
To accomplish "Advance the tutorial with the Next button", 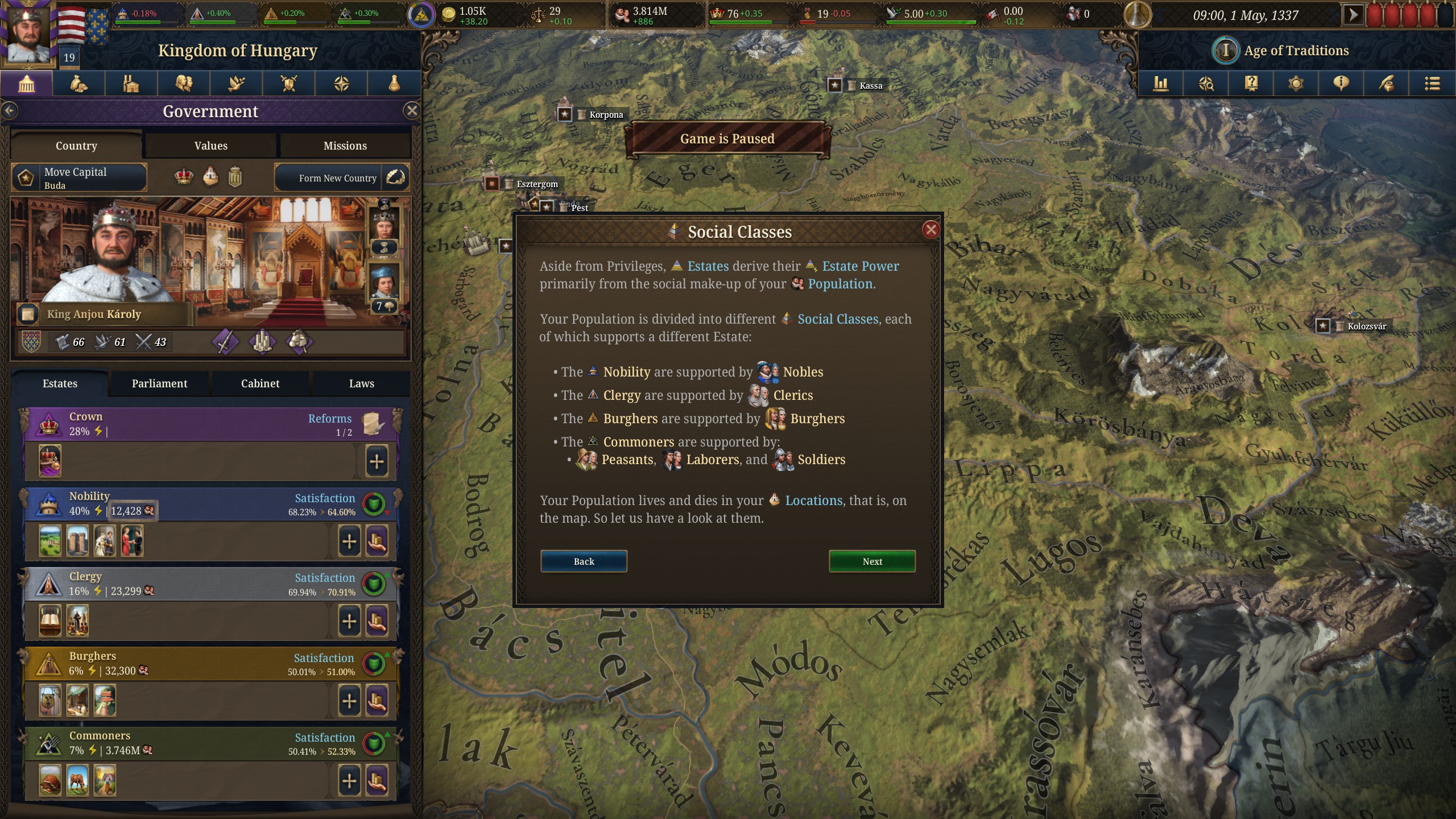I will pos(871,561).
